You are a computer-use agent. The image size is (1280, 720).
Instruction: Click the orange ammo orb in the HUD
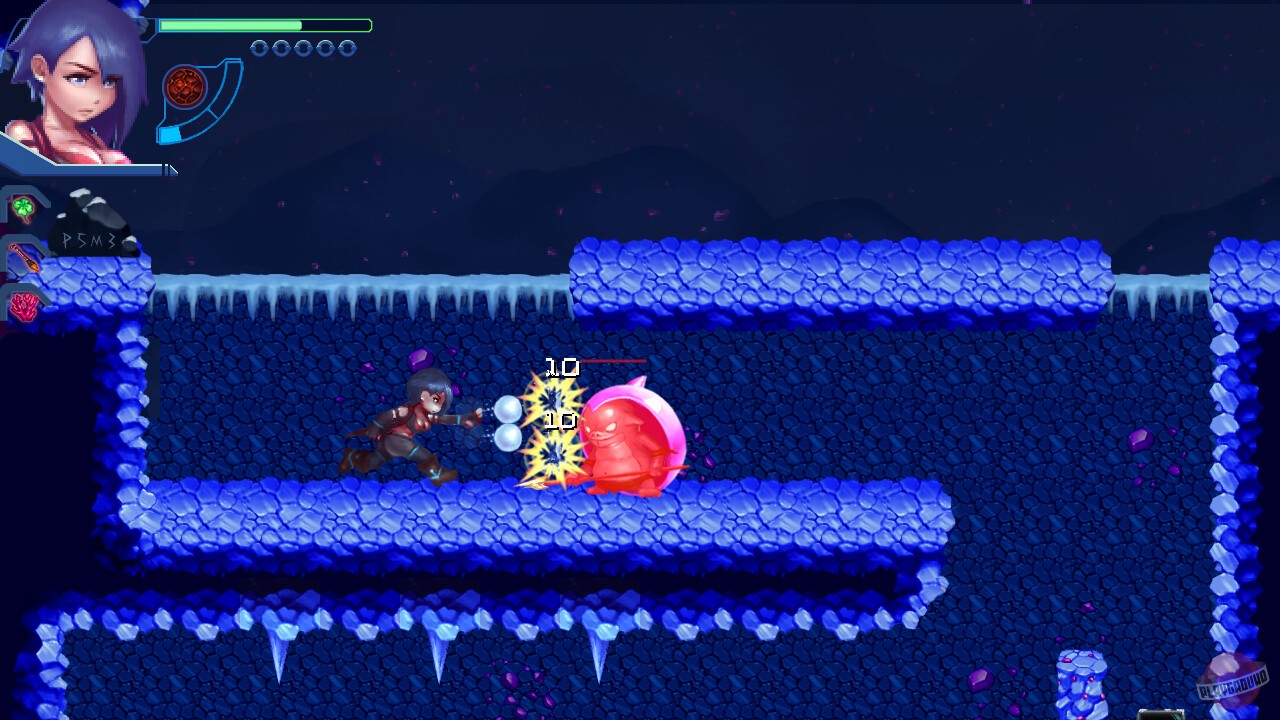[x=184, y=87]
